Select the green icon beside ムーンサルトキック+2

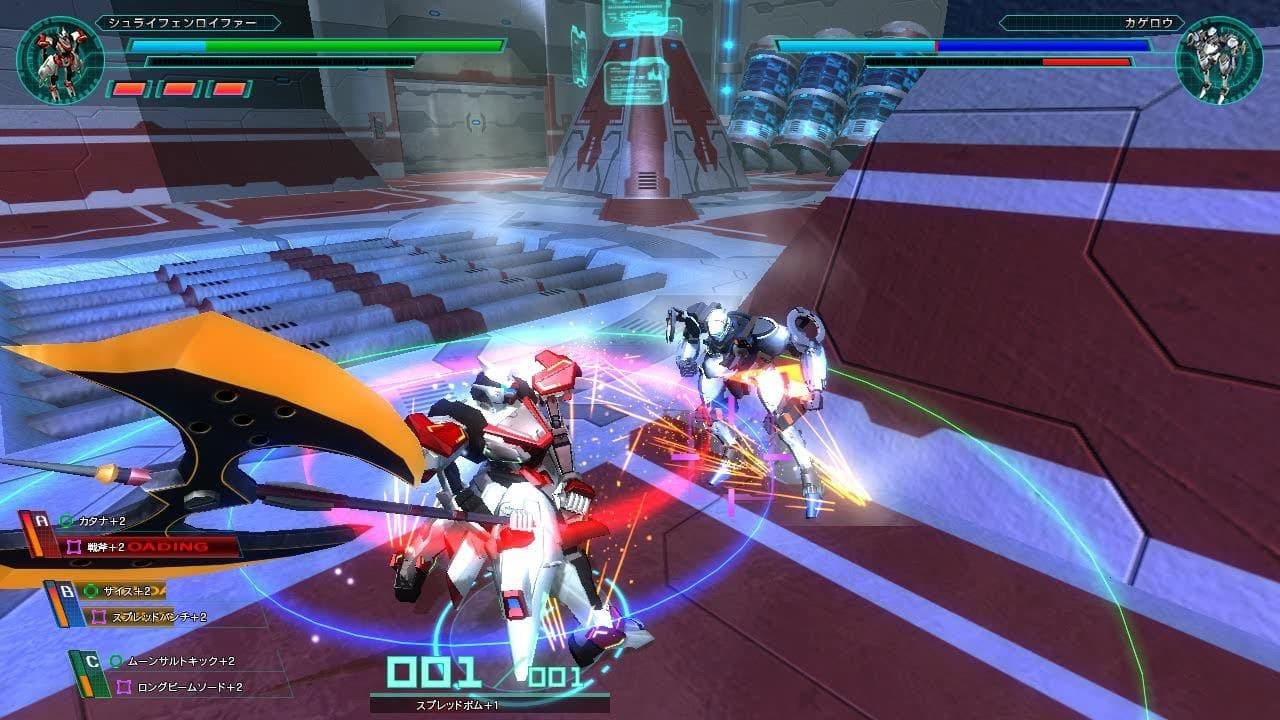(116, 660)
